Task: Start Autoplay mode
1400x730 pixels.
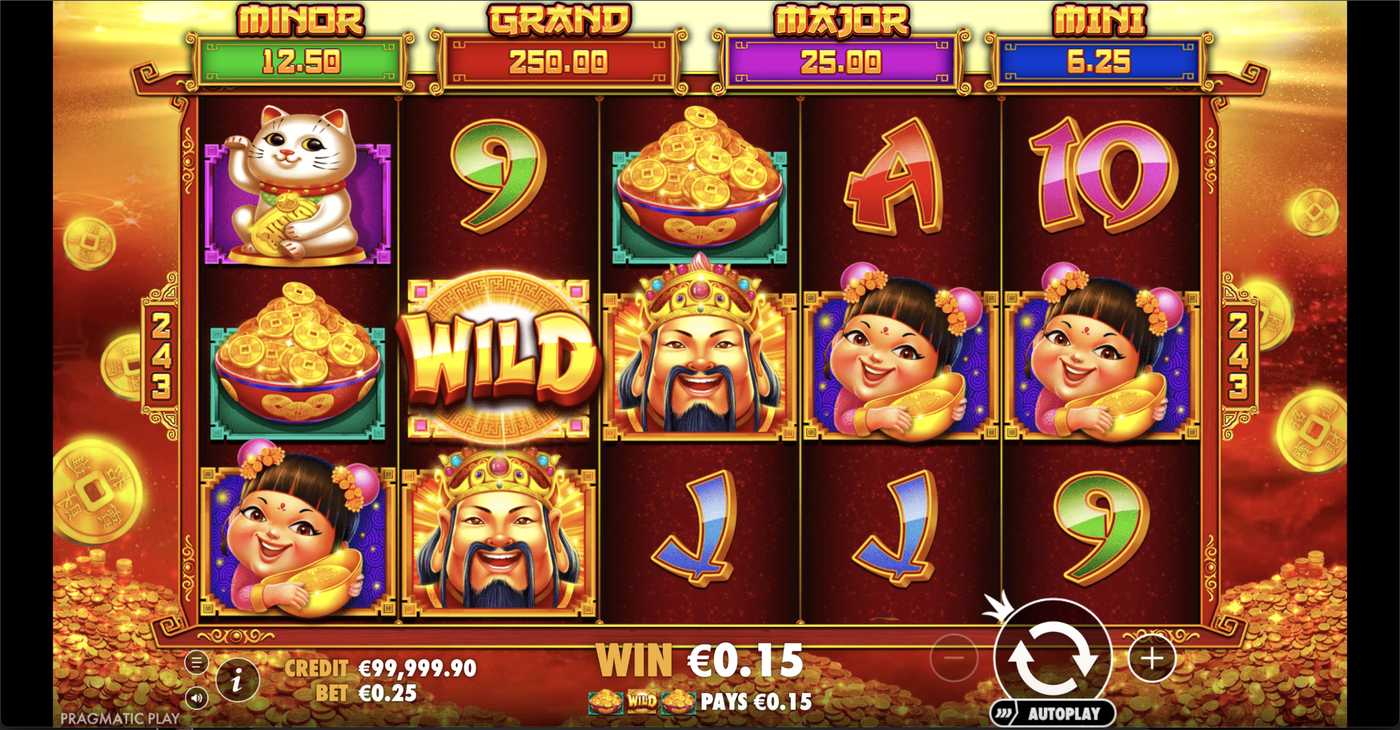Action: [x=1052, y=714]
